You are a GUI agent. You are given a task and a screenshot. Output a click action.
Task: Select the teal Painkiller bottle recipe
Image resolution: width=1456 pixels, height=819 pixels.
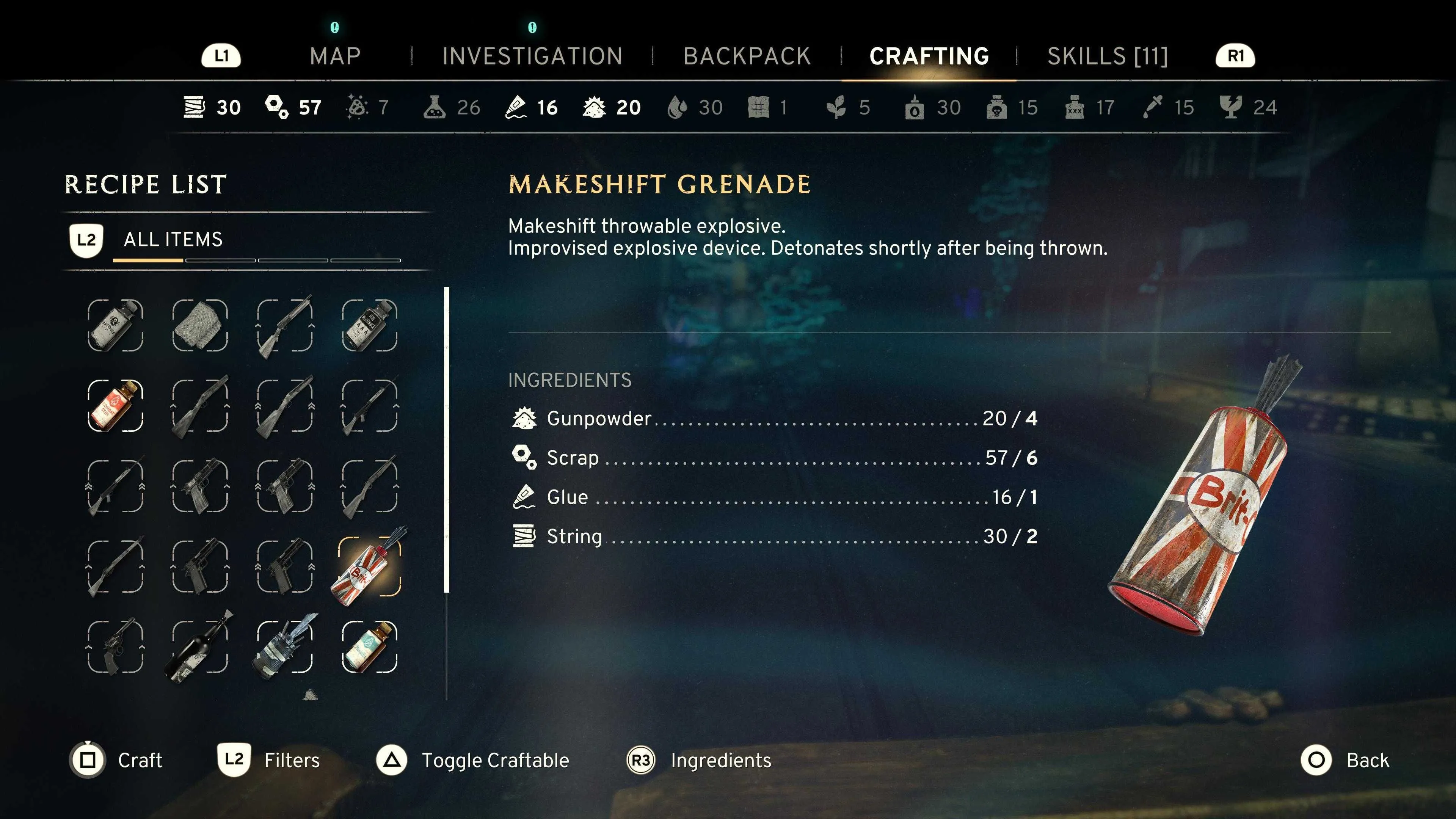click(x=370, y=646)
